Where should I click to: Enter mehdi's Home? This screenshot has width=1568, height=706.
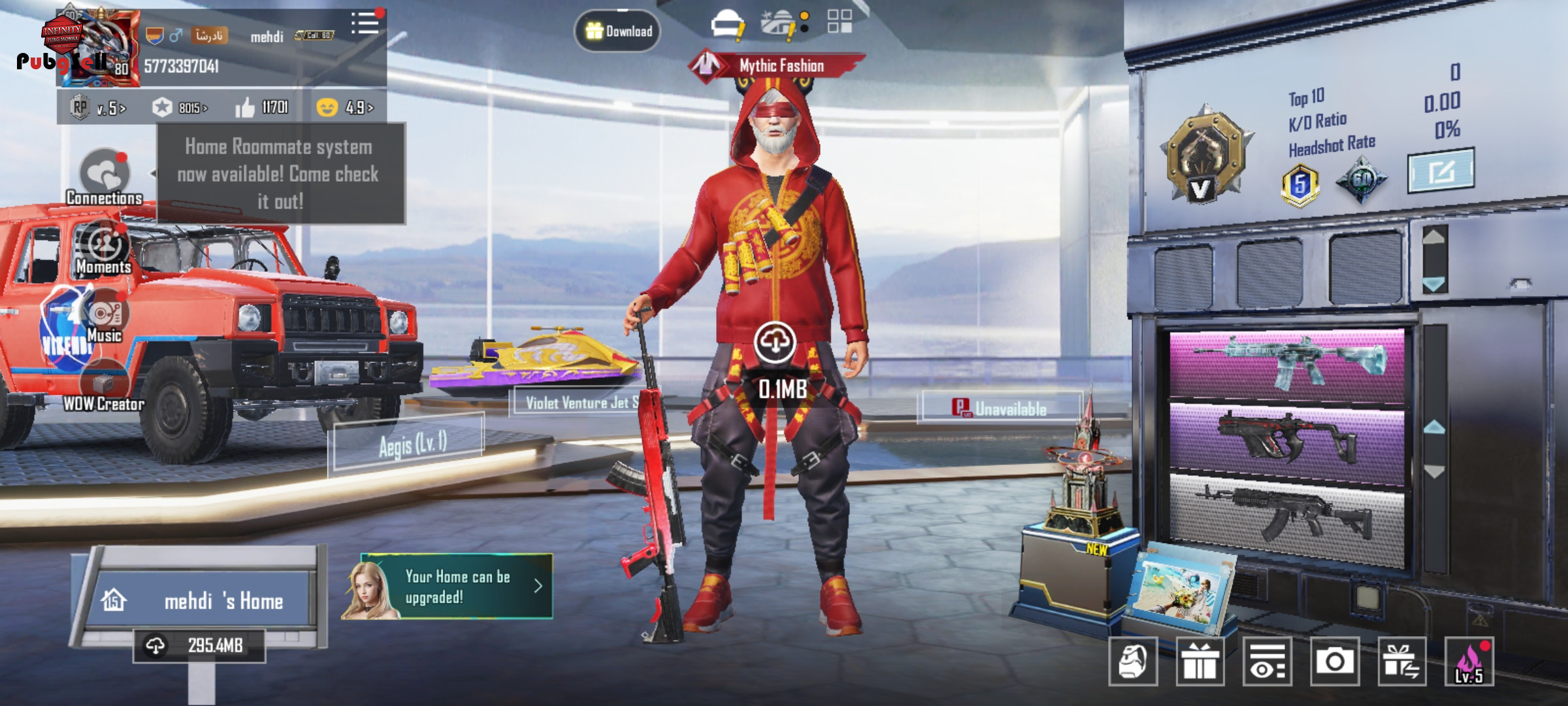[203, 600]
